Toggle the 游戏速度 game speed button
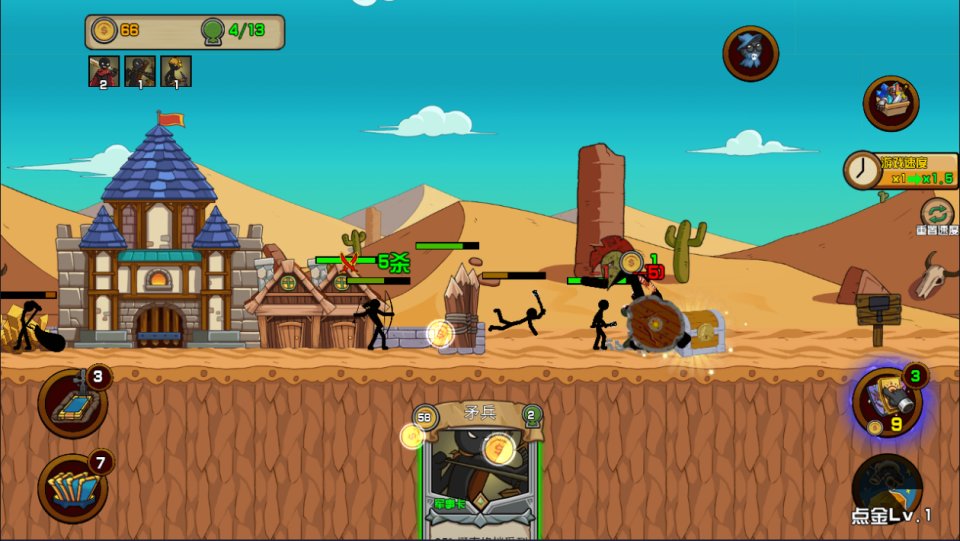 [x=900, y=170]
